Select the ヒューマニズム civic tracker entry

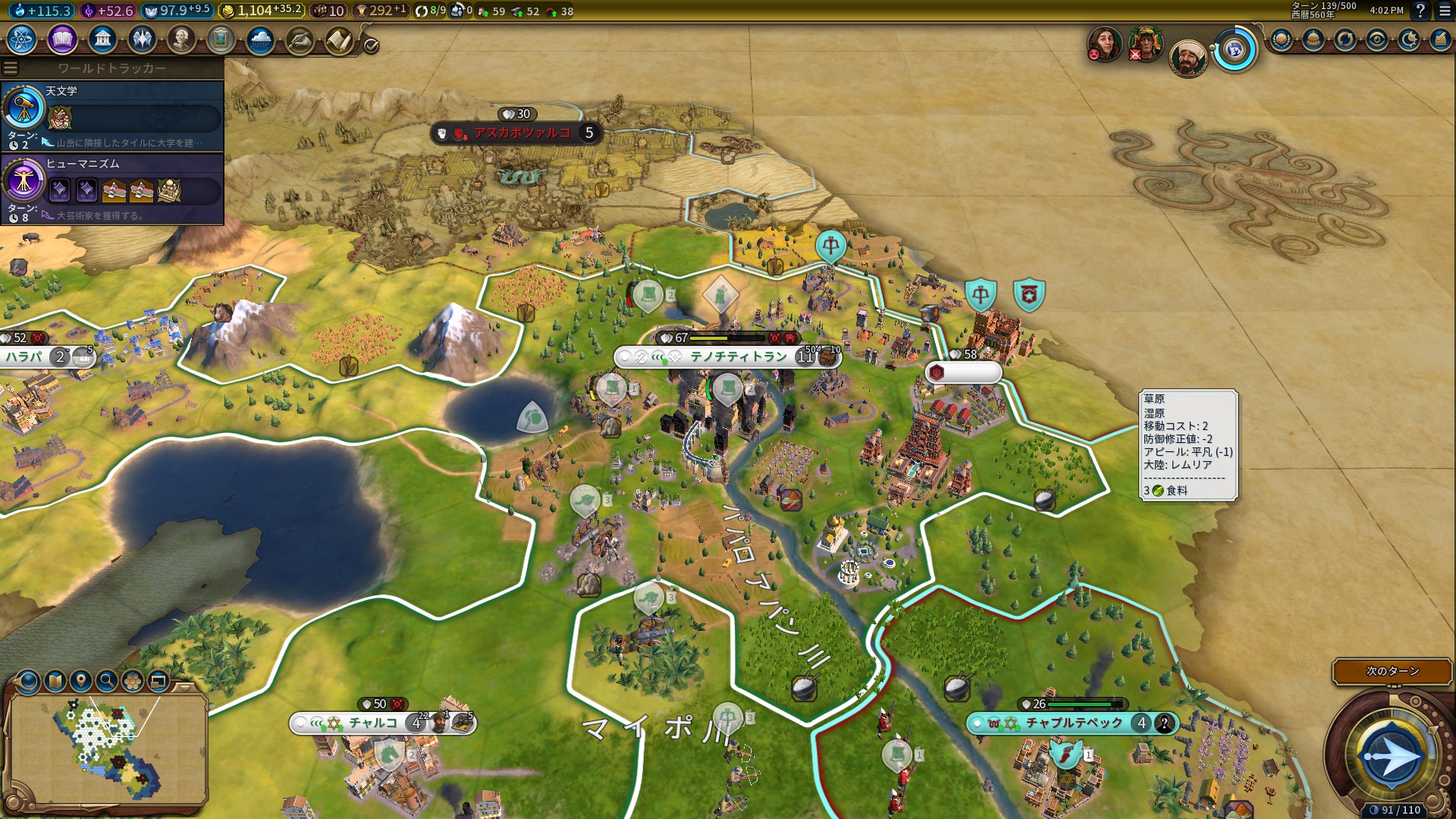click(x=112, y=189)
